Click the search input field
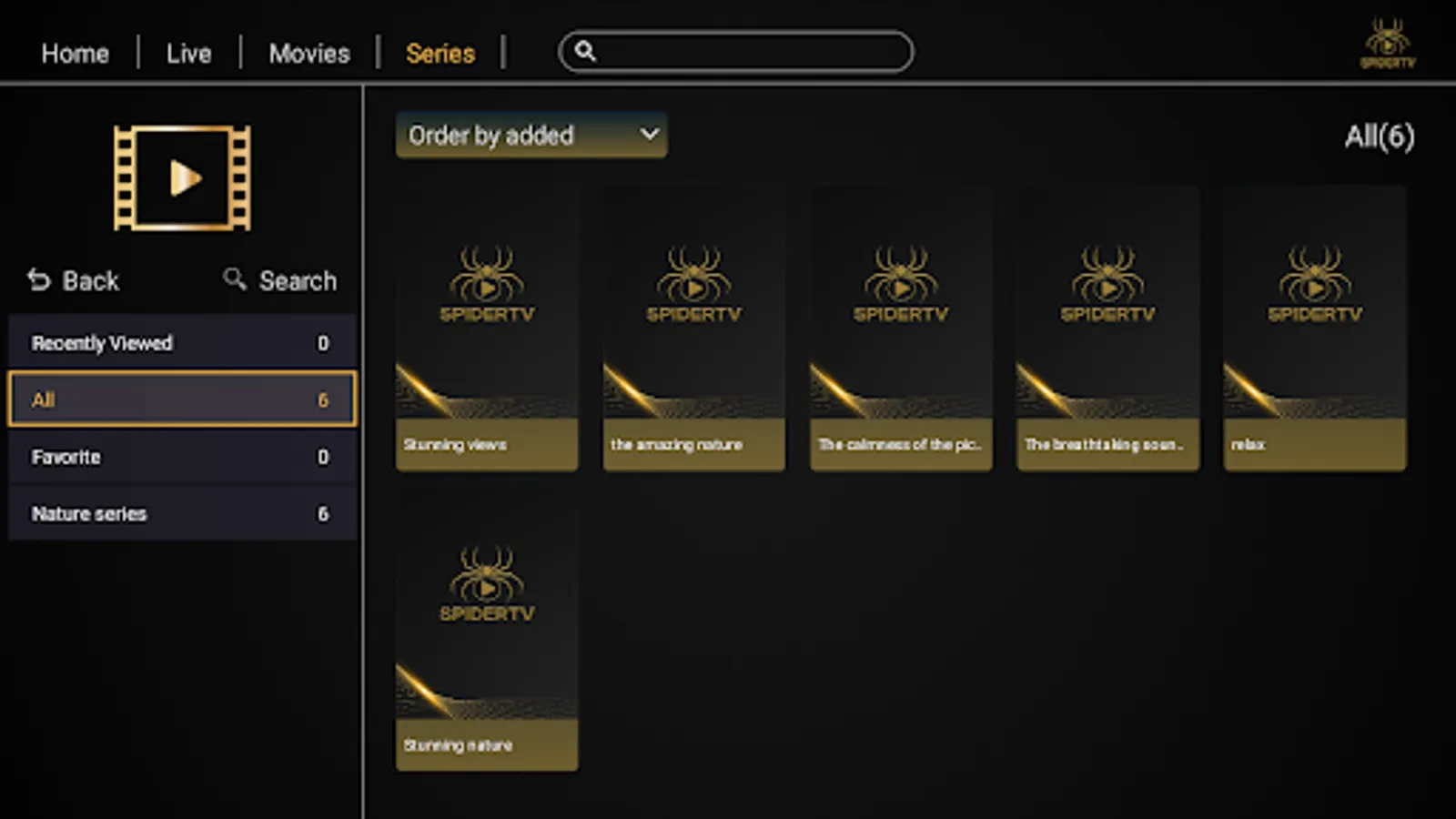This screenshot has height=819, width=1456. 737,52
